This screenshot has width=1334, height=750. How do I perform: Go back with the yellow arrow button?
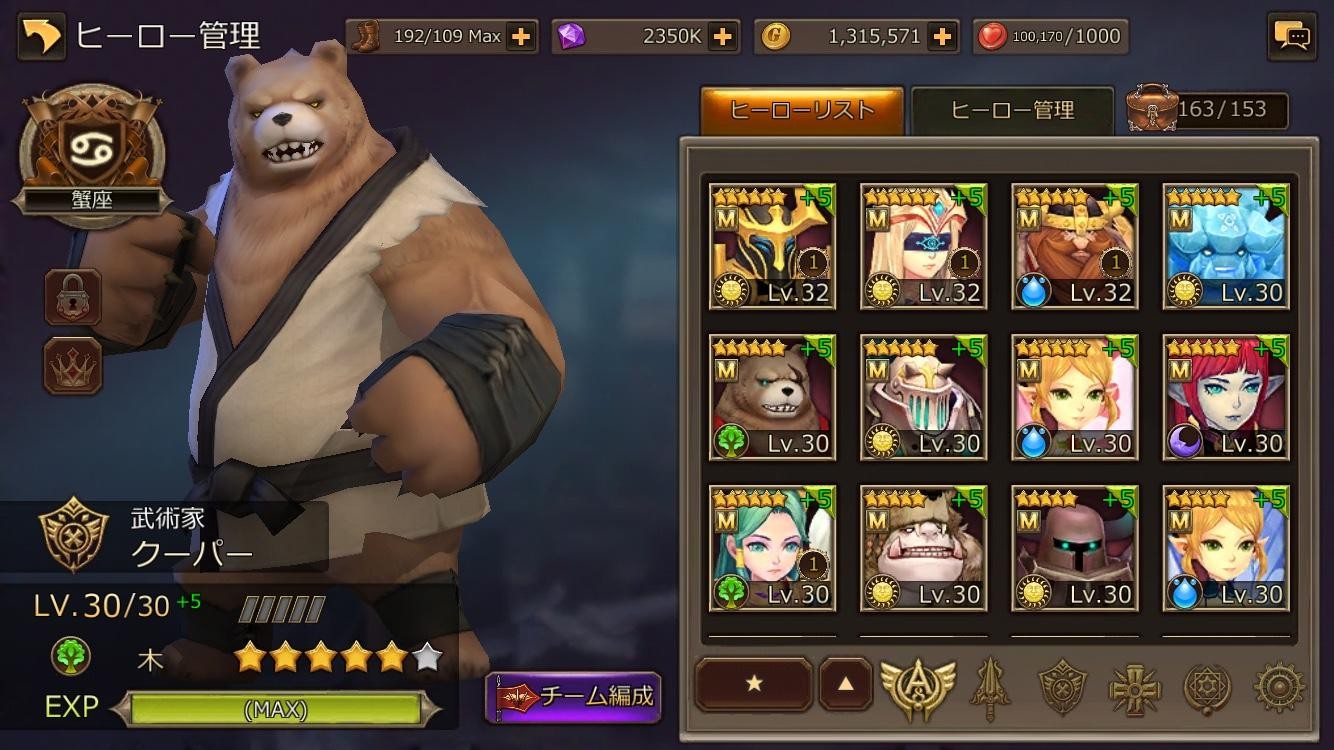tap(41, 36)
